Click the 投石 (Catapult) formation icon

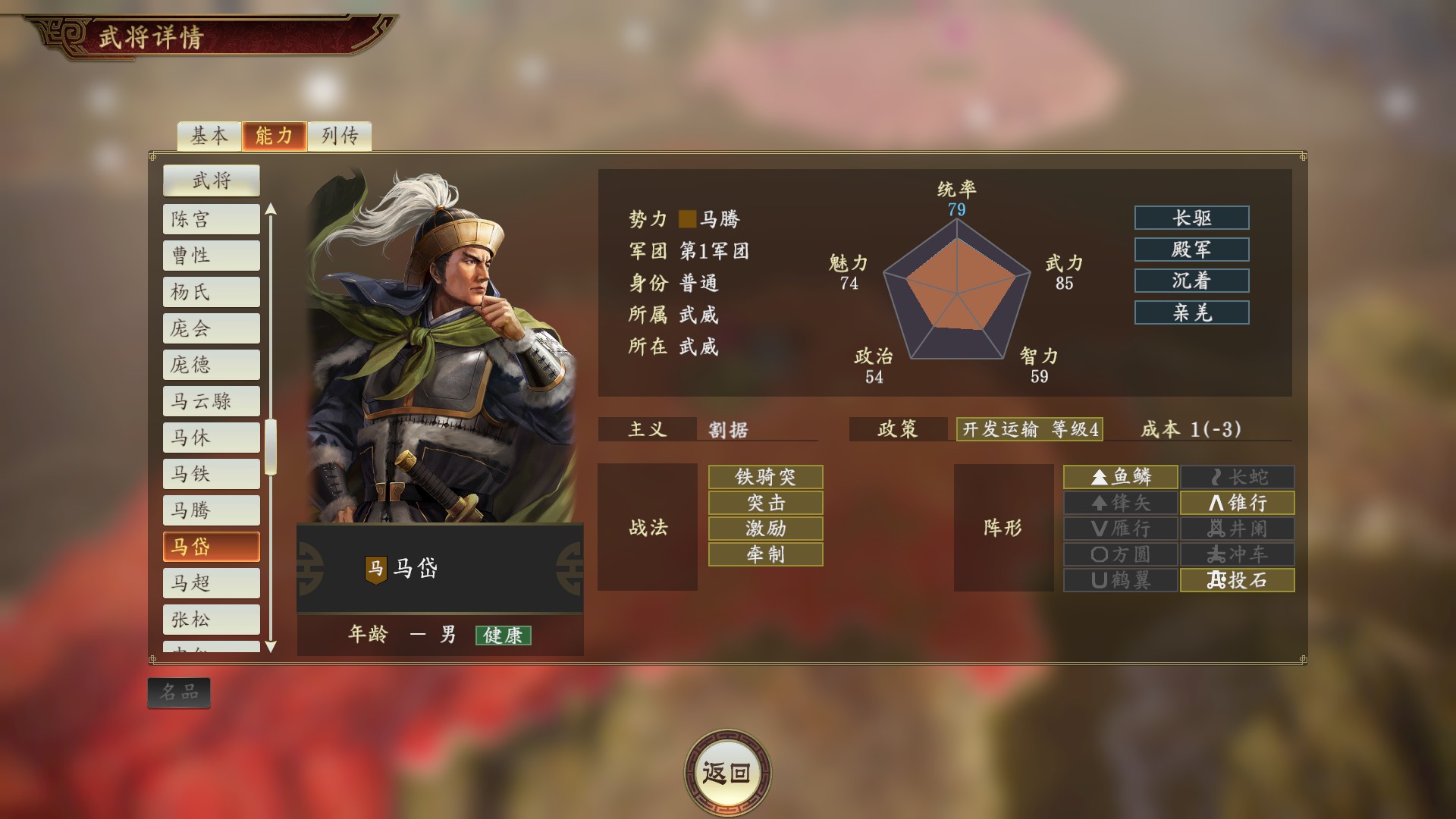pyautogui.click(x=1238, y=580)
